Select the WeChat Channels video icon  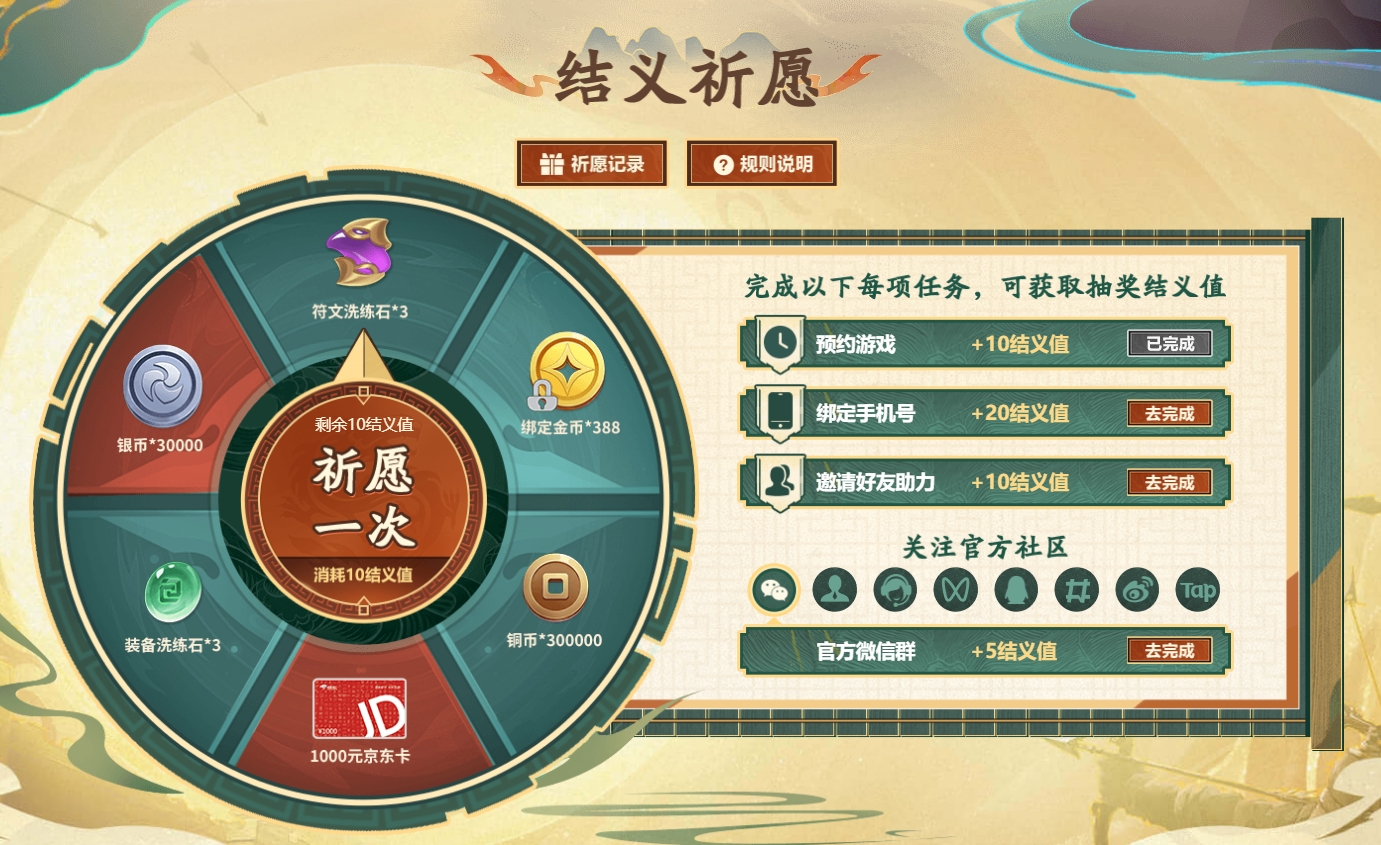click(955, 590)
